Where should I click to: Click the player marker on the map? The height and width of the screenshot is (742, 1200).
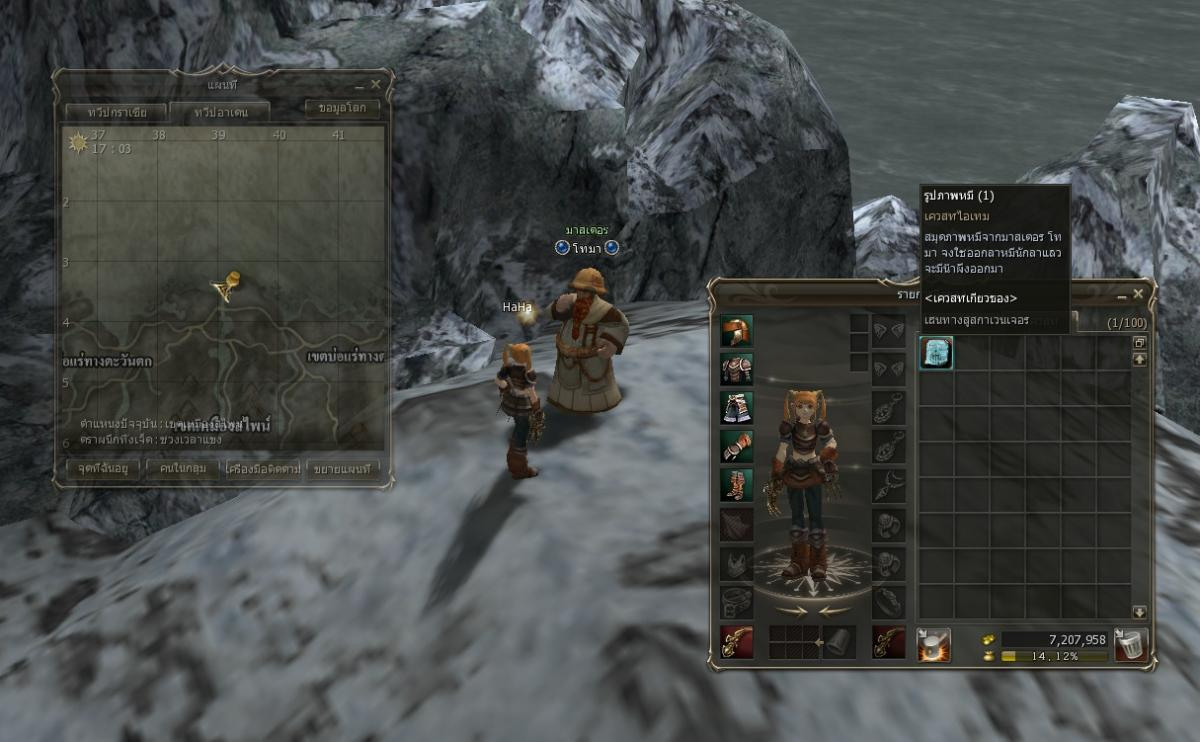227,287
